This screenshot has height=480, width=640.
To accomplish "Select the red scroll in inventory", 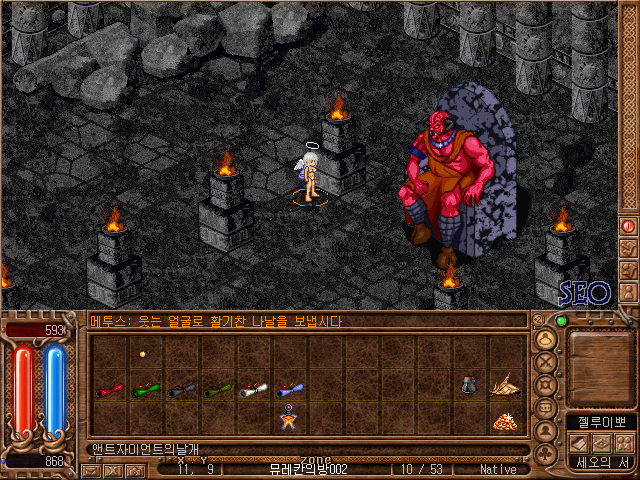I will tap(110, 390).
